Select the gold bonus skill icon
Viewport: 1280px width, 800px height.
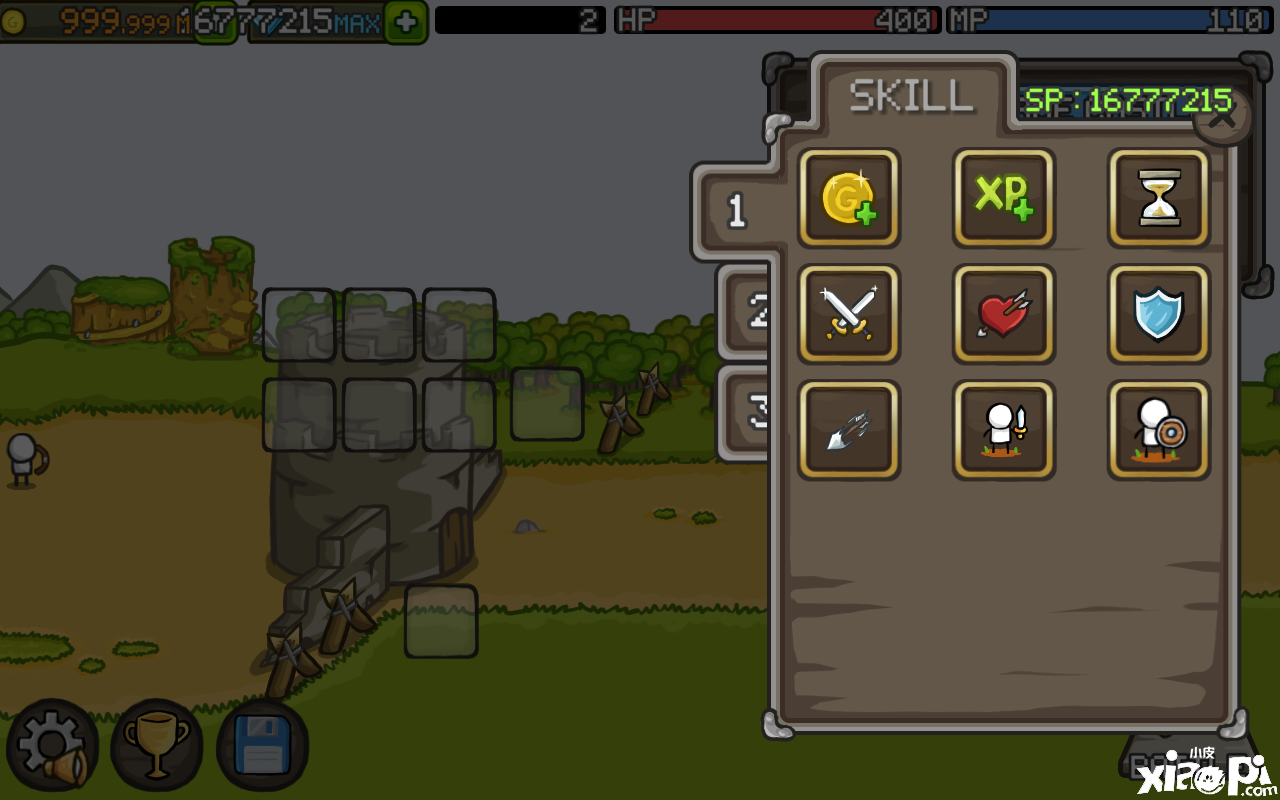[849, 198]
